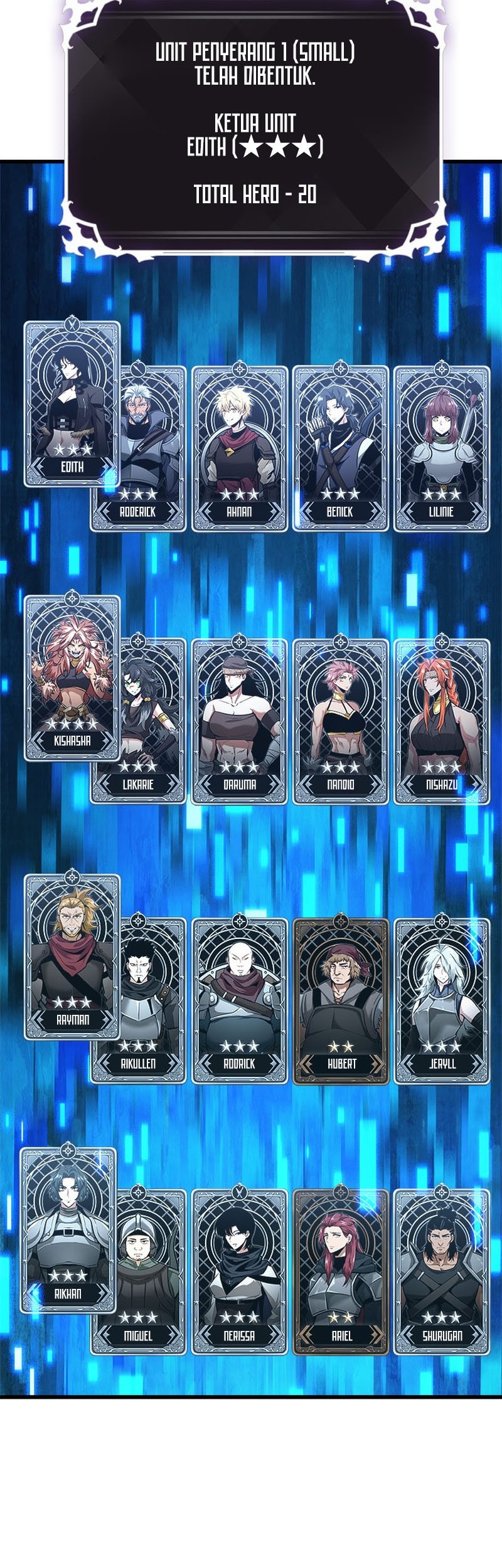
Task: Pick the Nishazu hero card
Action: 441,721
